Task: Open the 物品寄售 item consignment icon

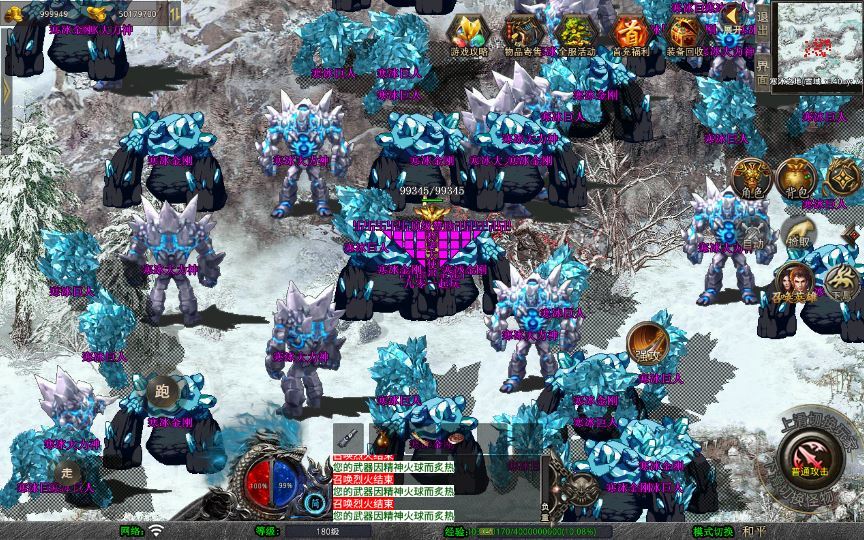Action: [x=522, y=34]
